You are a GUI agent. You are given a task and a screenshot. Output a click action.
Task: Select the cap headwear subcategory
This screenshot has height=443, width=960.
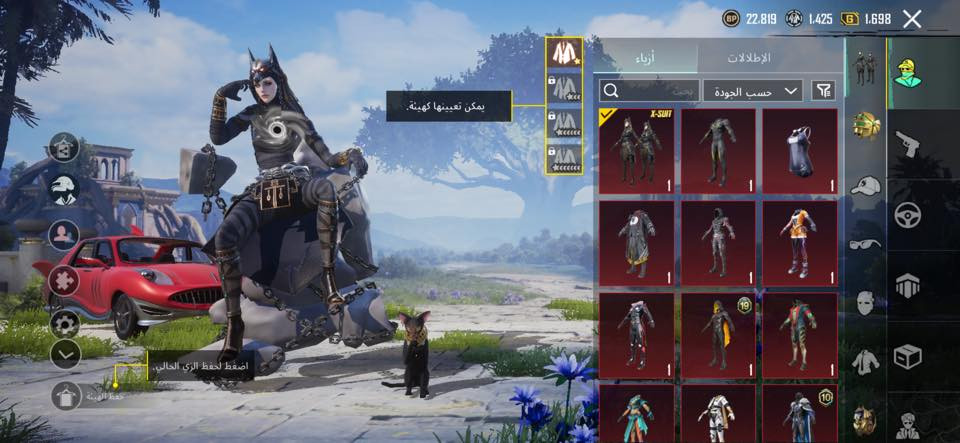[865, 186]
